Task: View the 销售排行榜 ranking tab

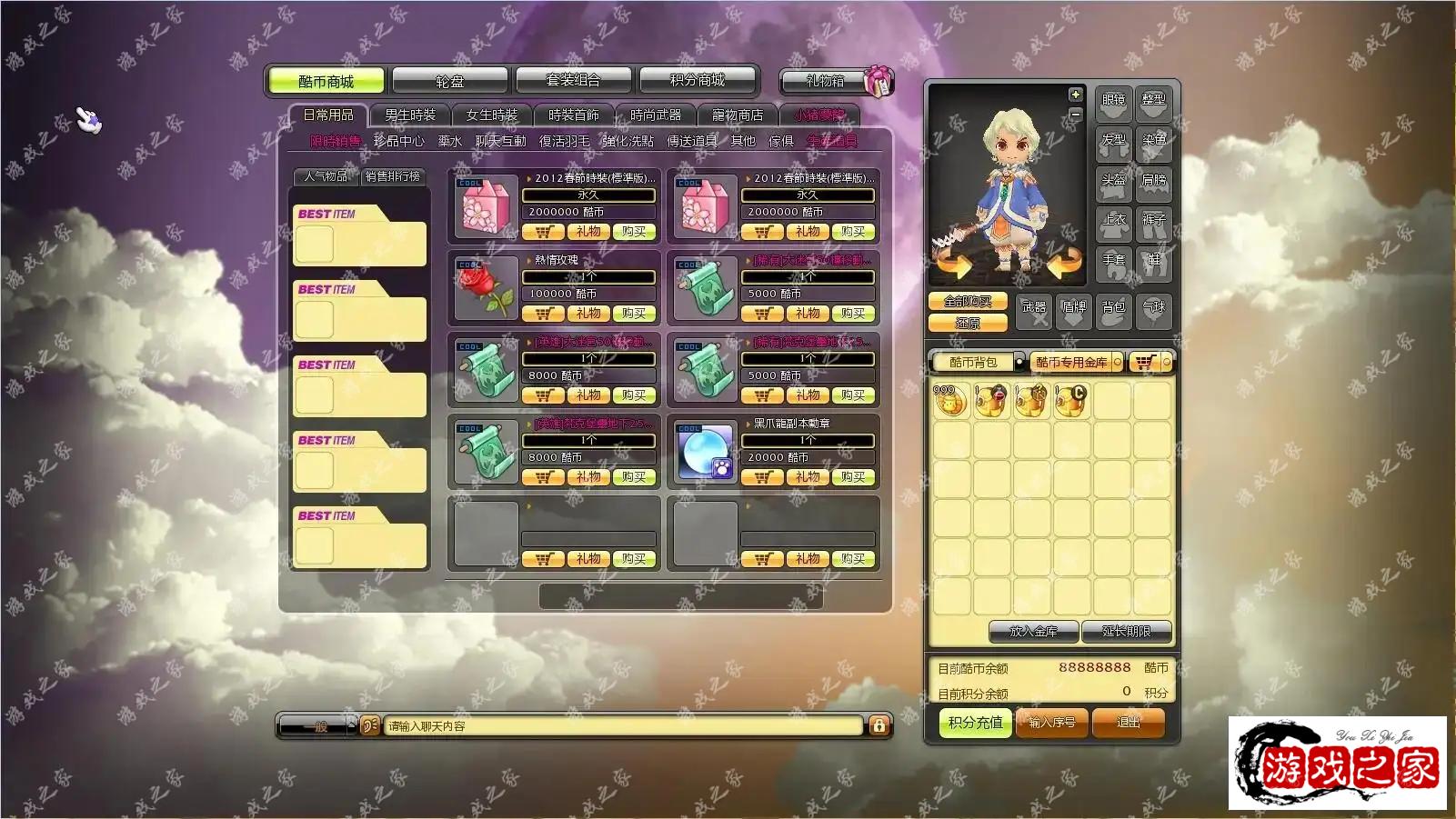Action: click(393, 176)
